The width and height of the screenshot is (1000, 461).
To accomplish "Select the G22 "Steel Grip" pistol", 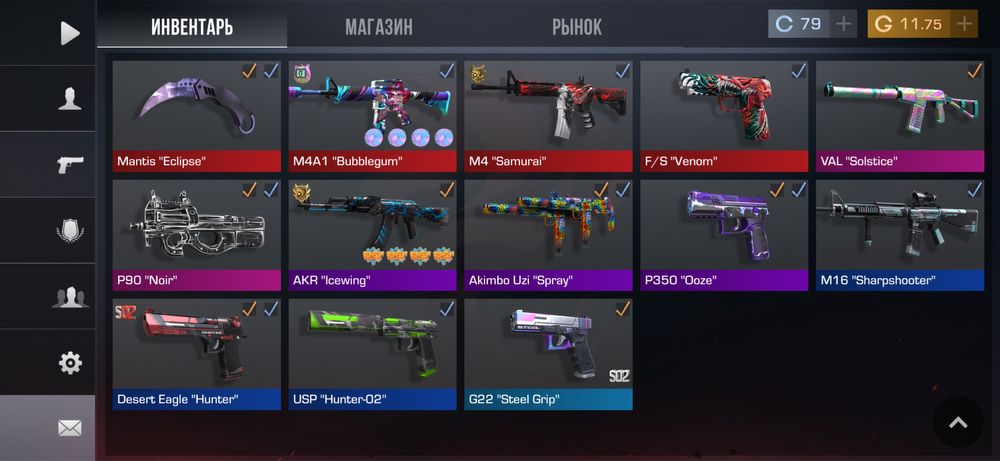I will pyautogui.click(x=548, y=354).
